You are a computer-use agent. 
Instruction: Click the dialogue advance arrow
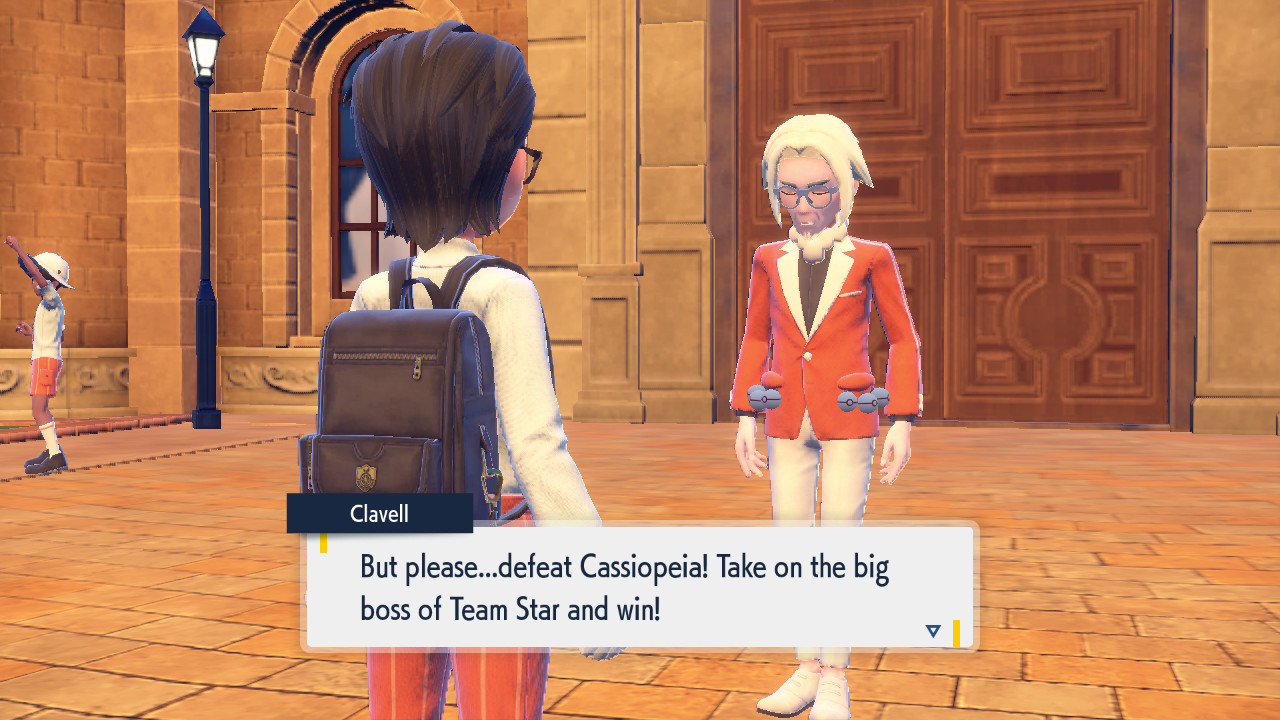click(931, 630)
